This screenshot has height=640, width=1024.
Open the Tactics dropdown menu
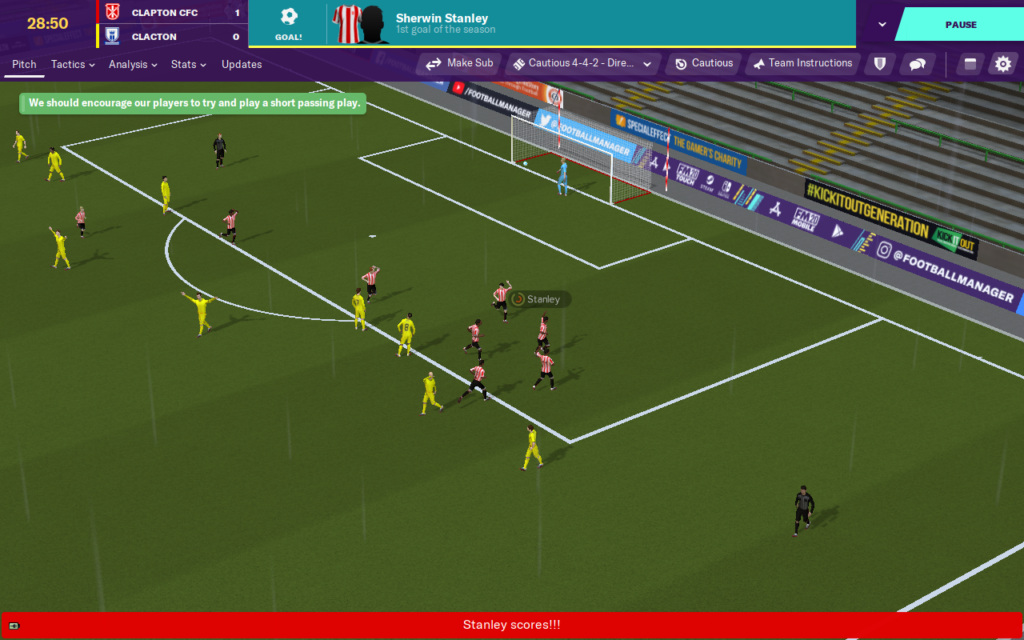click(73, 64)
